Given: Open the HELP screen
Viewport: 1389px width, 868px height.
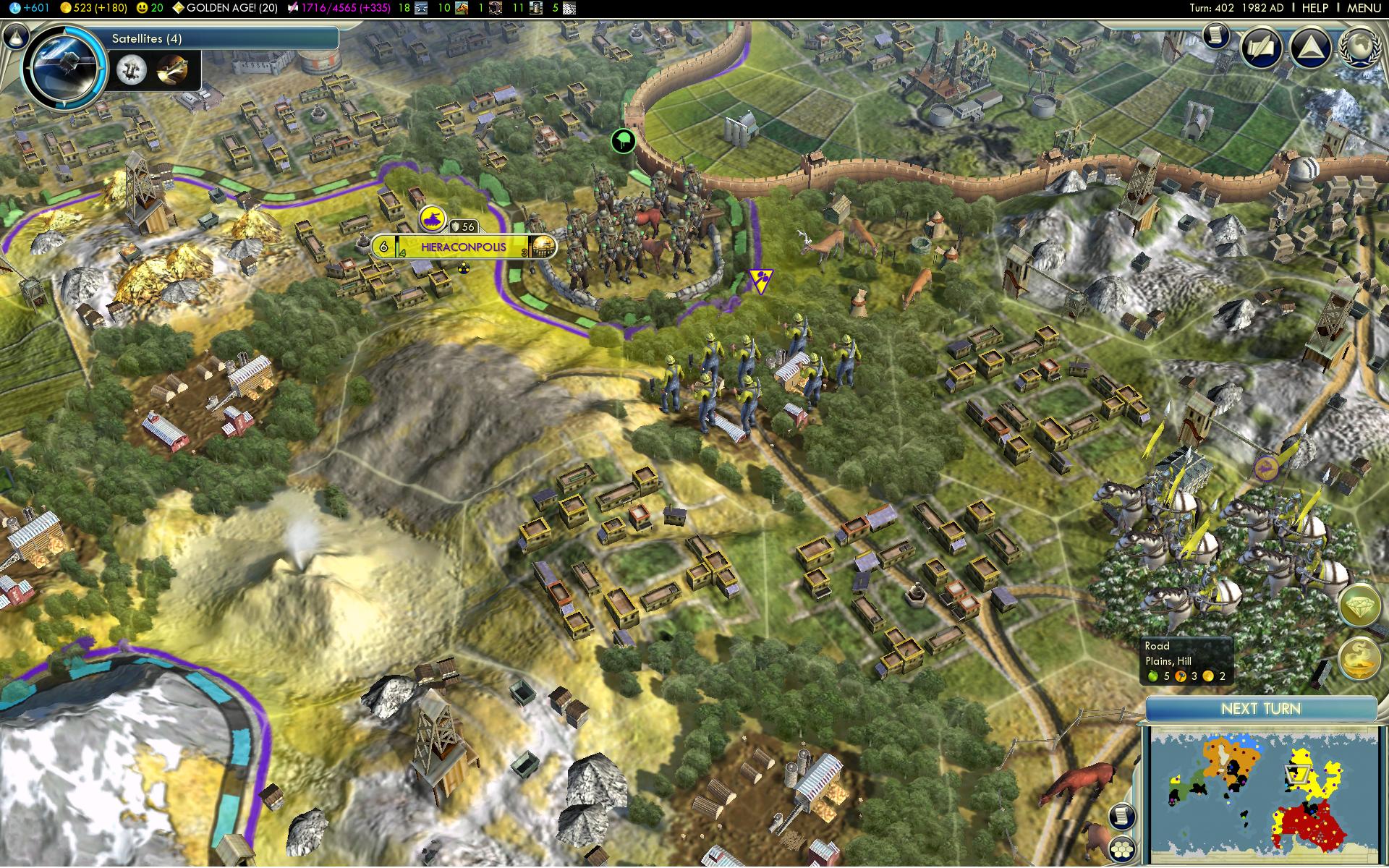Looking at the screenshot, I should 1314,8.
